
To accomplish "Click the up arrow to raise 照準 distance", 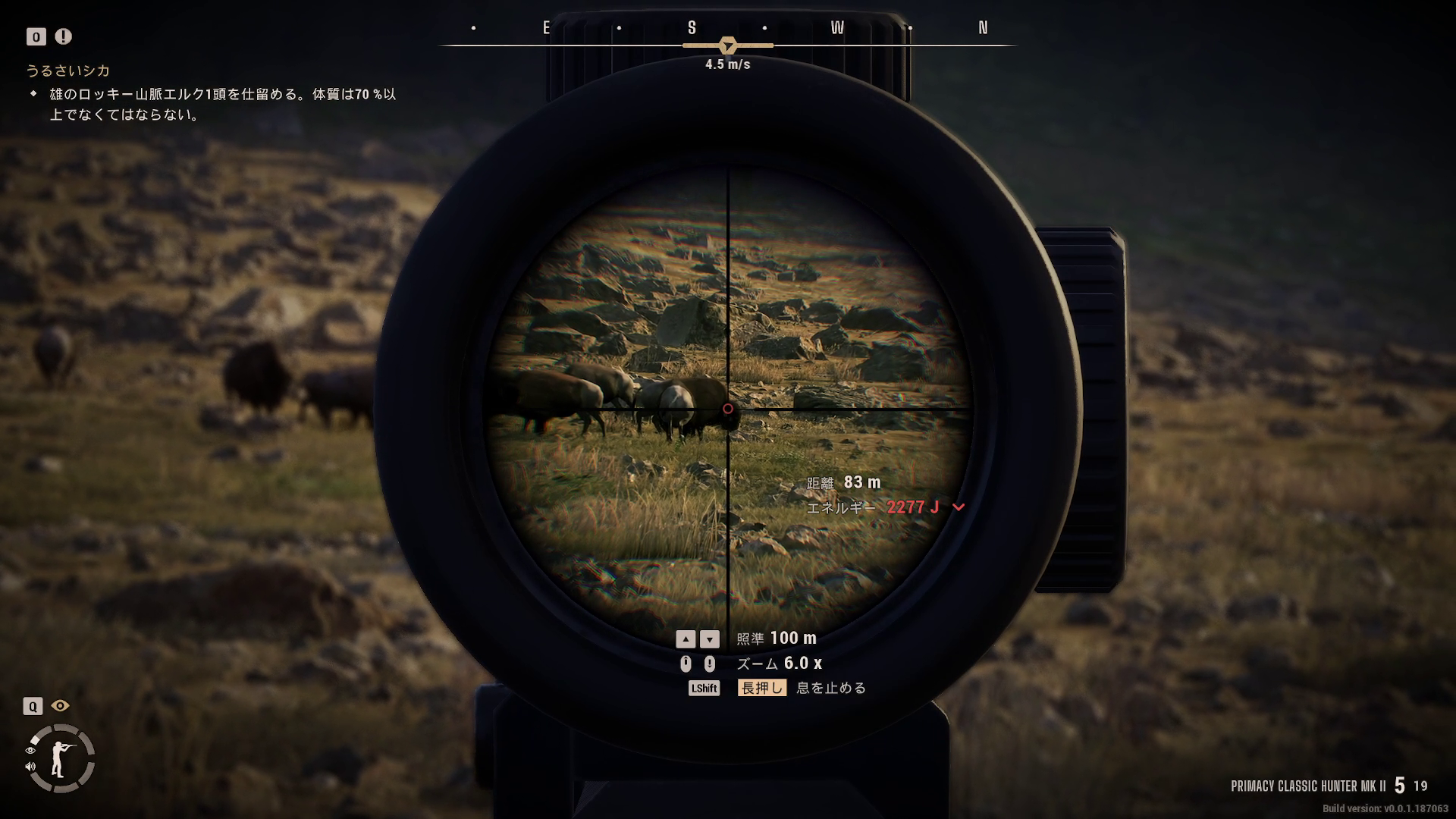I will point(687,639).
